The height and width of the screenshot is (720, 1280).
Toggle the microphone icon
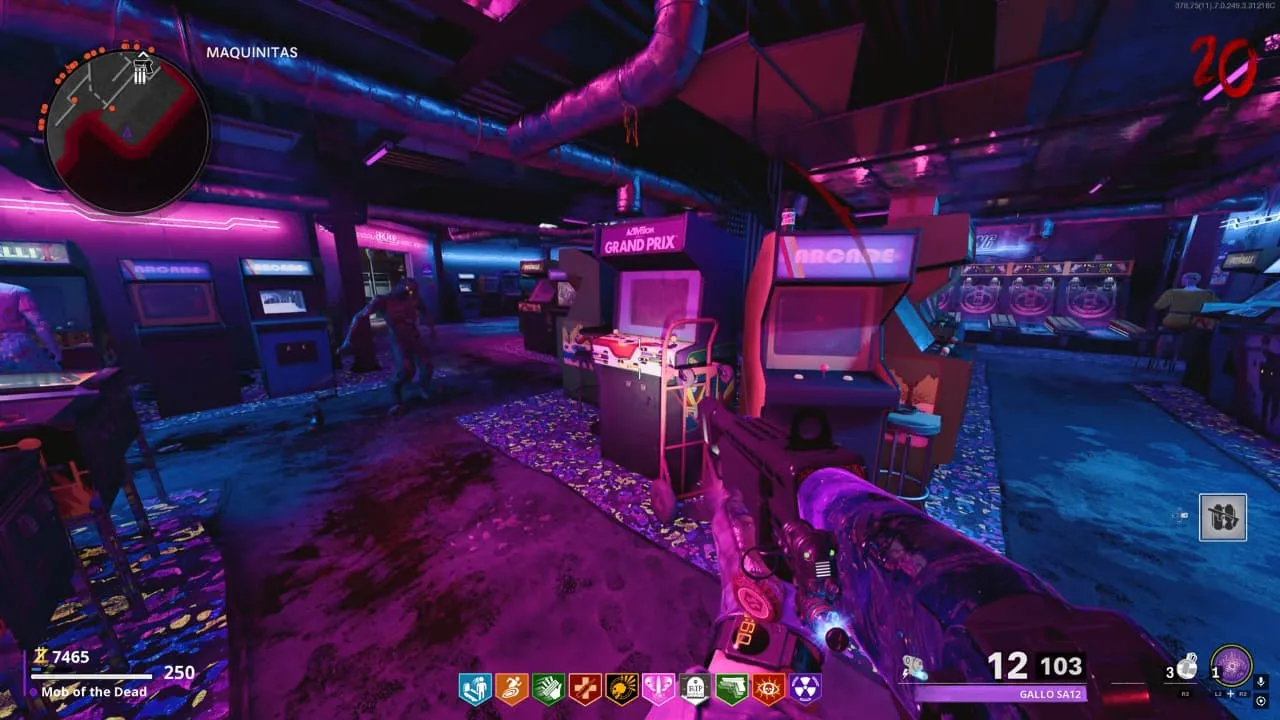[1260, 679]
